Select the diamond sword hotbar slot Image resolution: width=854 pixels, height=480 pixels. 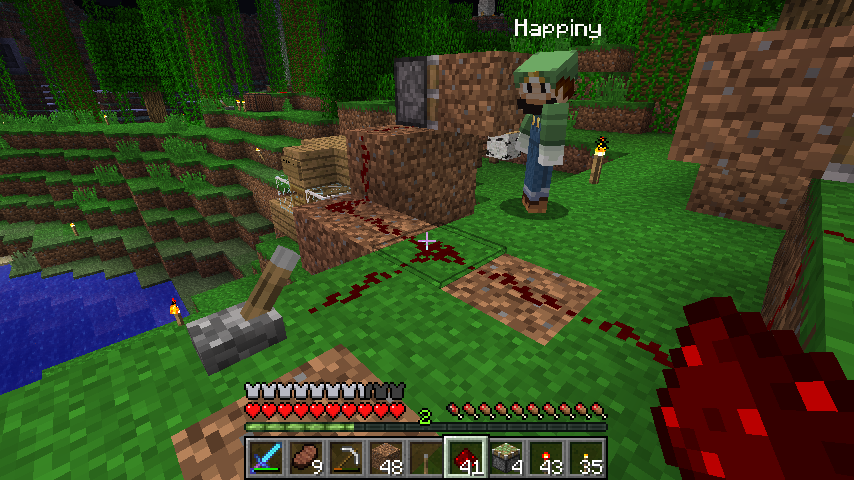click(x=266, y=460)
